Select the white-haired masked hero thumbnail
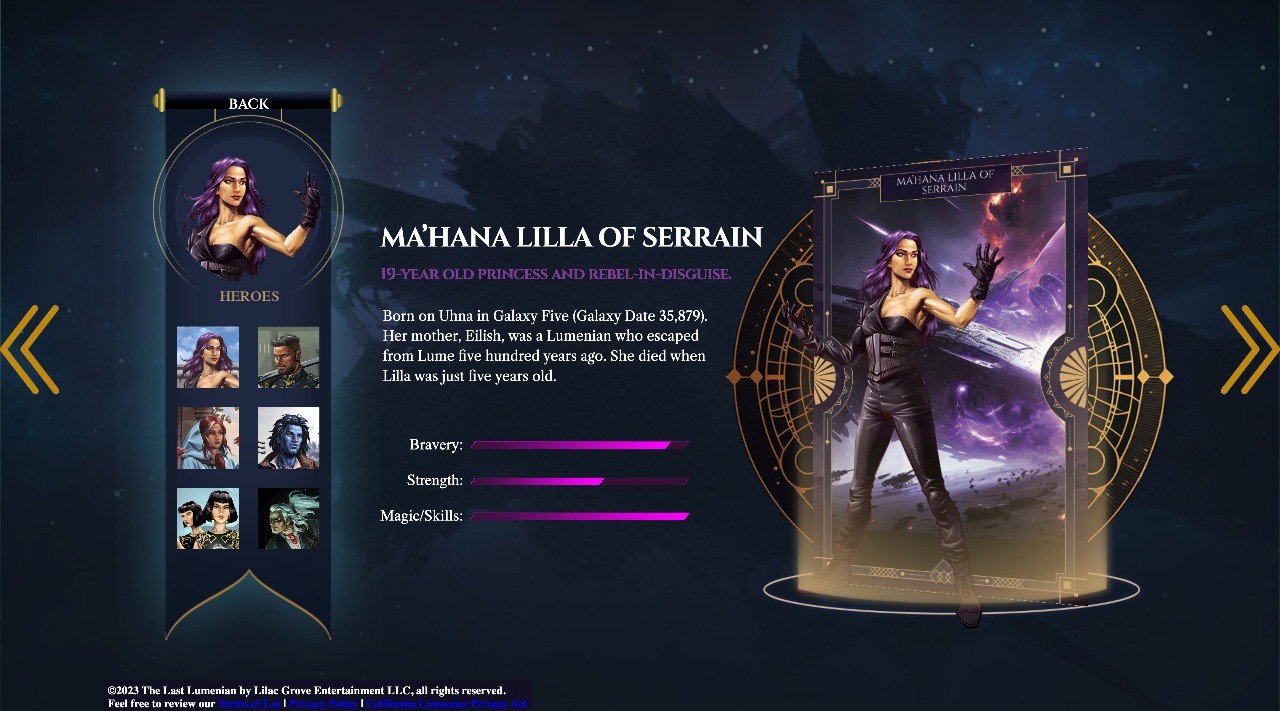1280x711 pixels. coord(289,518)
